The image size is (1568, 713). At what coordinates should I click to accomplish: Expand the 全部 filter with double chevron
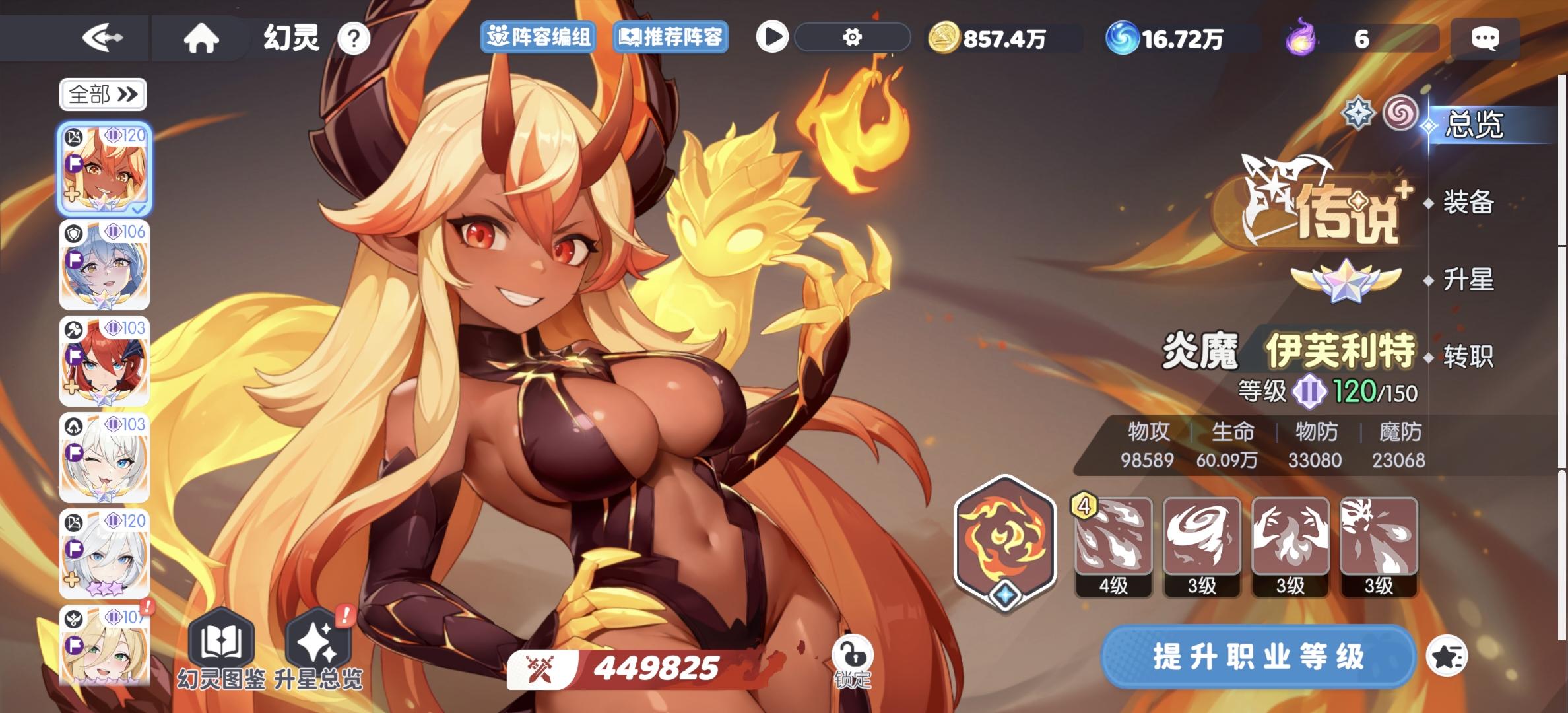click(102, 94)
